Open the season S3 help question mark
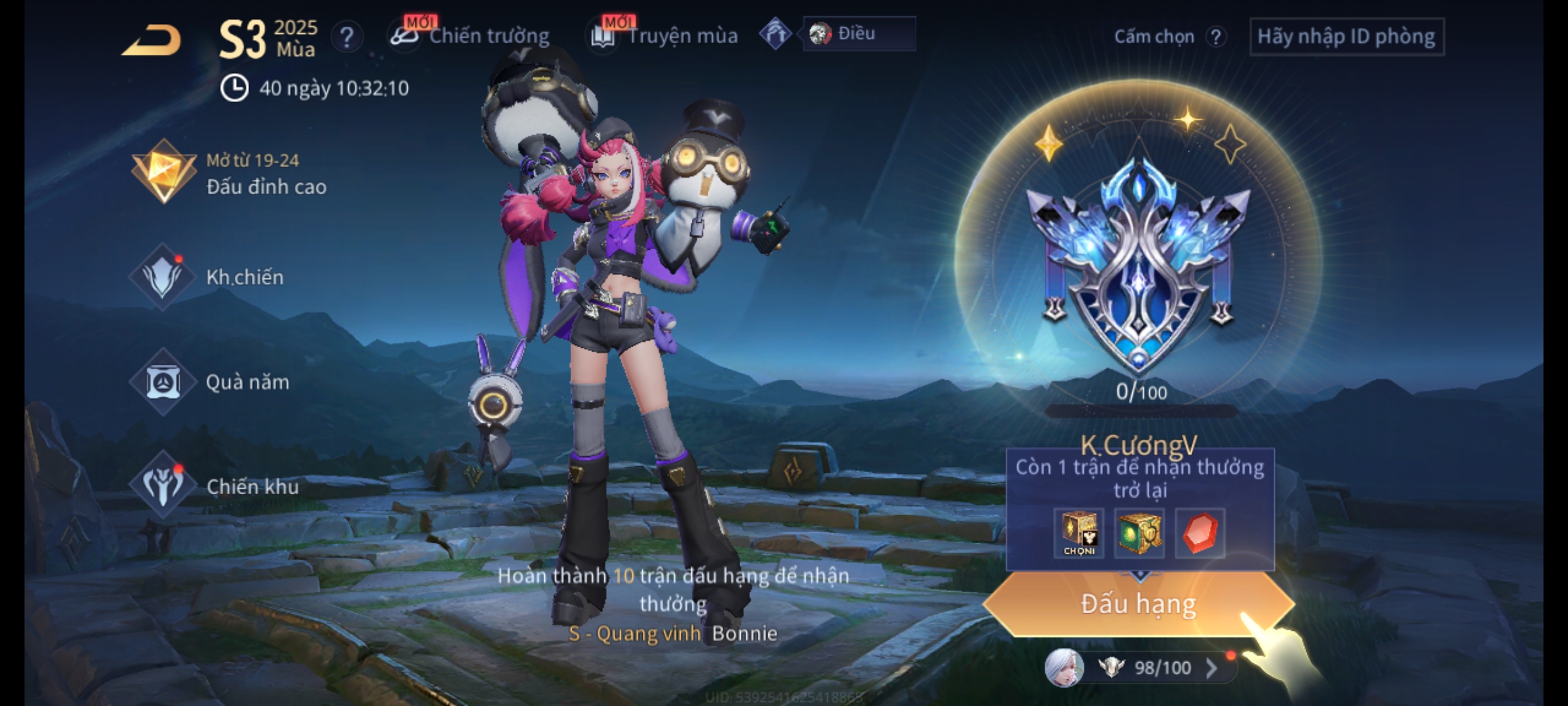Image resolution: width=1568 pixels, height=706 pixels. (x=347, y=37)
